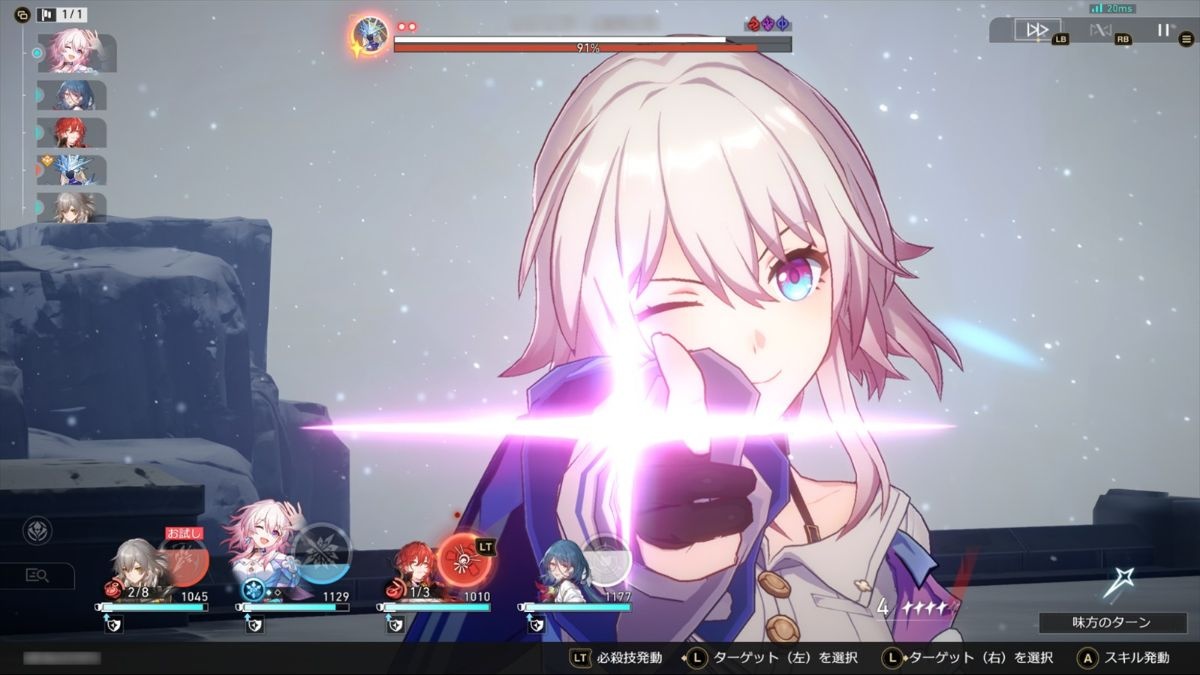Expand the turn order view icon
This screenshot has height=675, width=1200.
[x=22, y=15]
